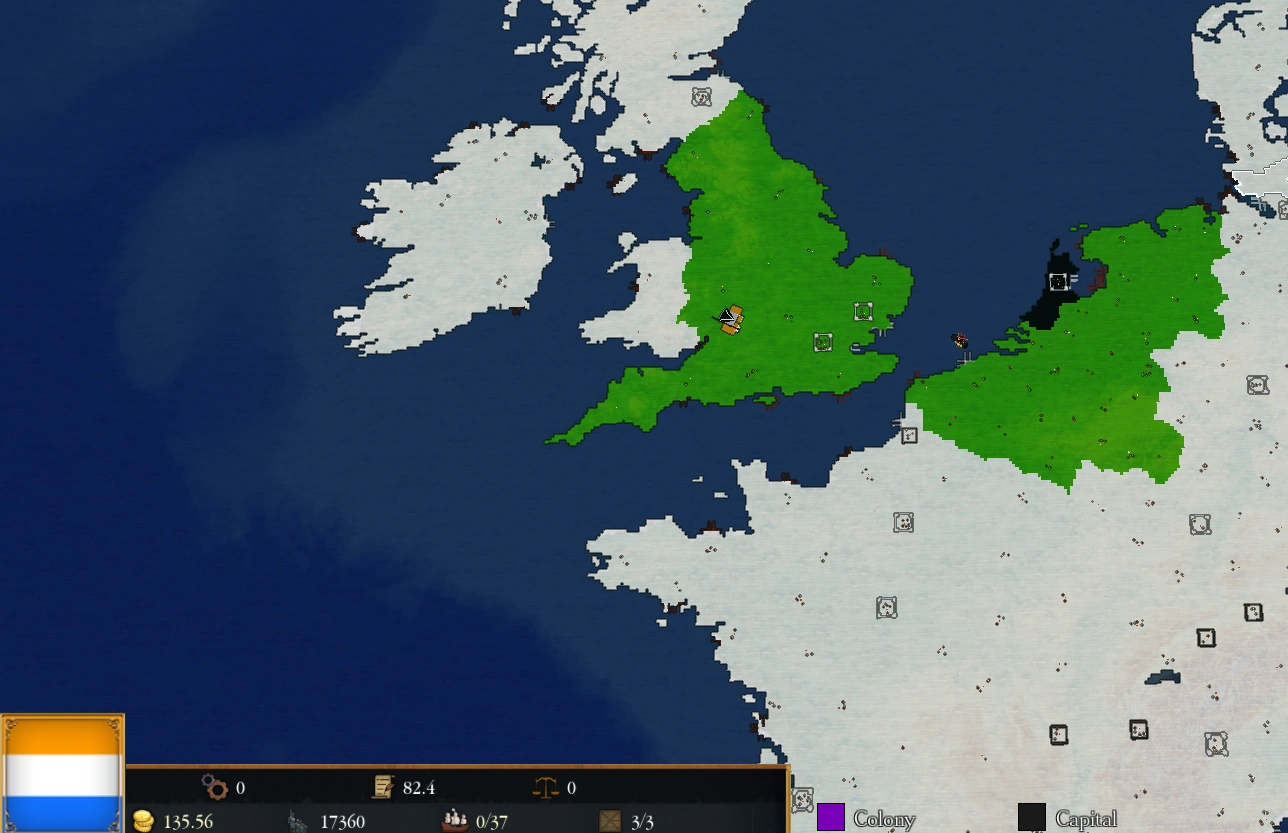This screenshot has height=833, width=1288.
Task: Select the ship unit sailing near Wales
Action: point(730,320)
